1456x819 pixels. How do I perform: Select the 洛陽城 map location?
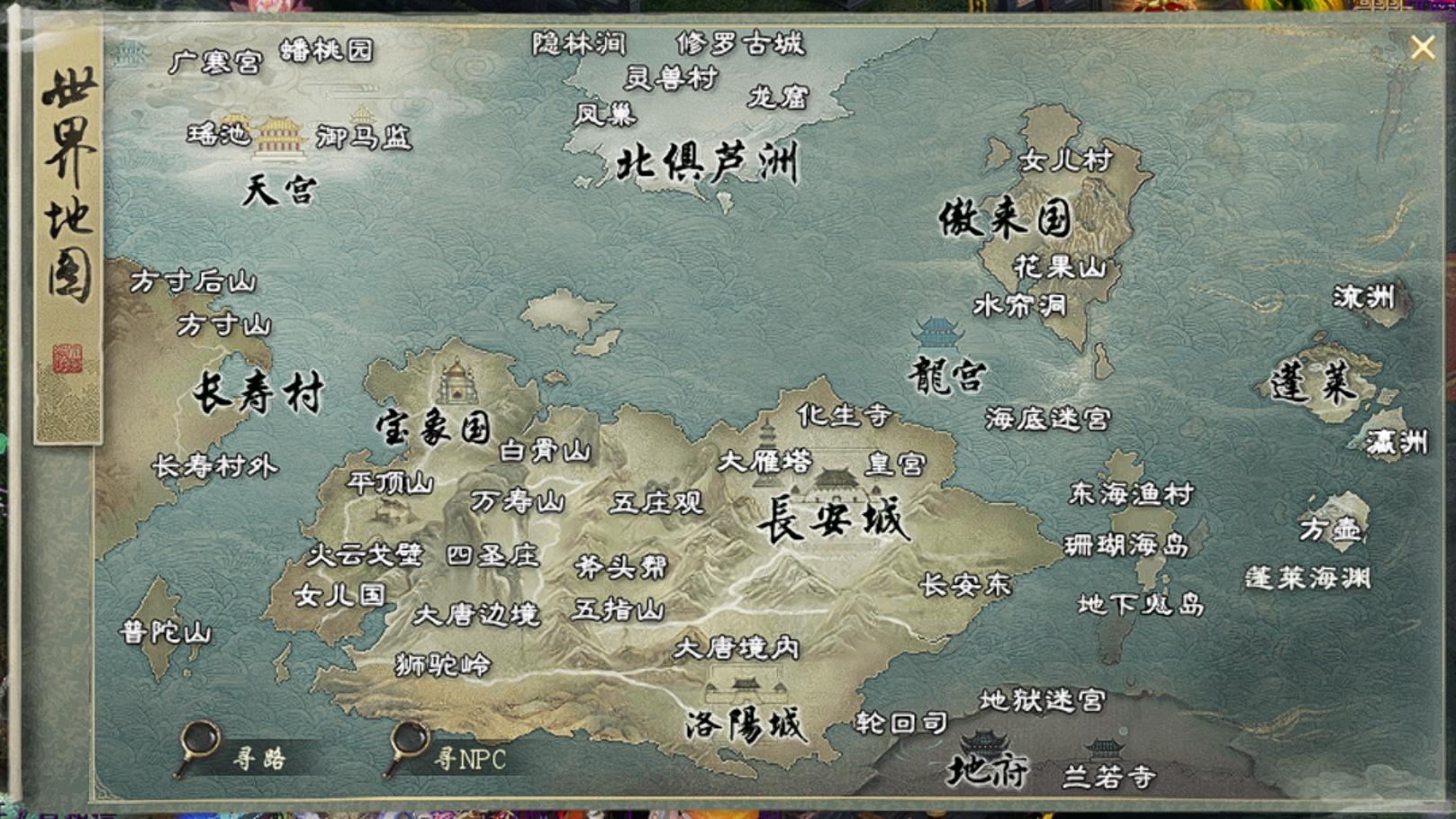[744, 723]
